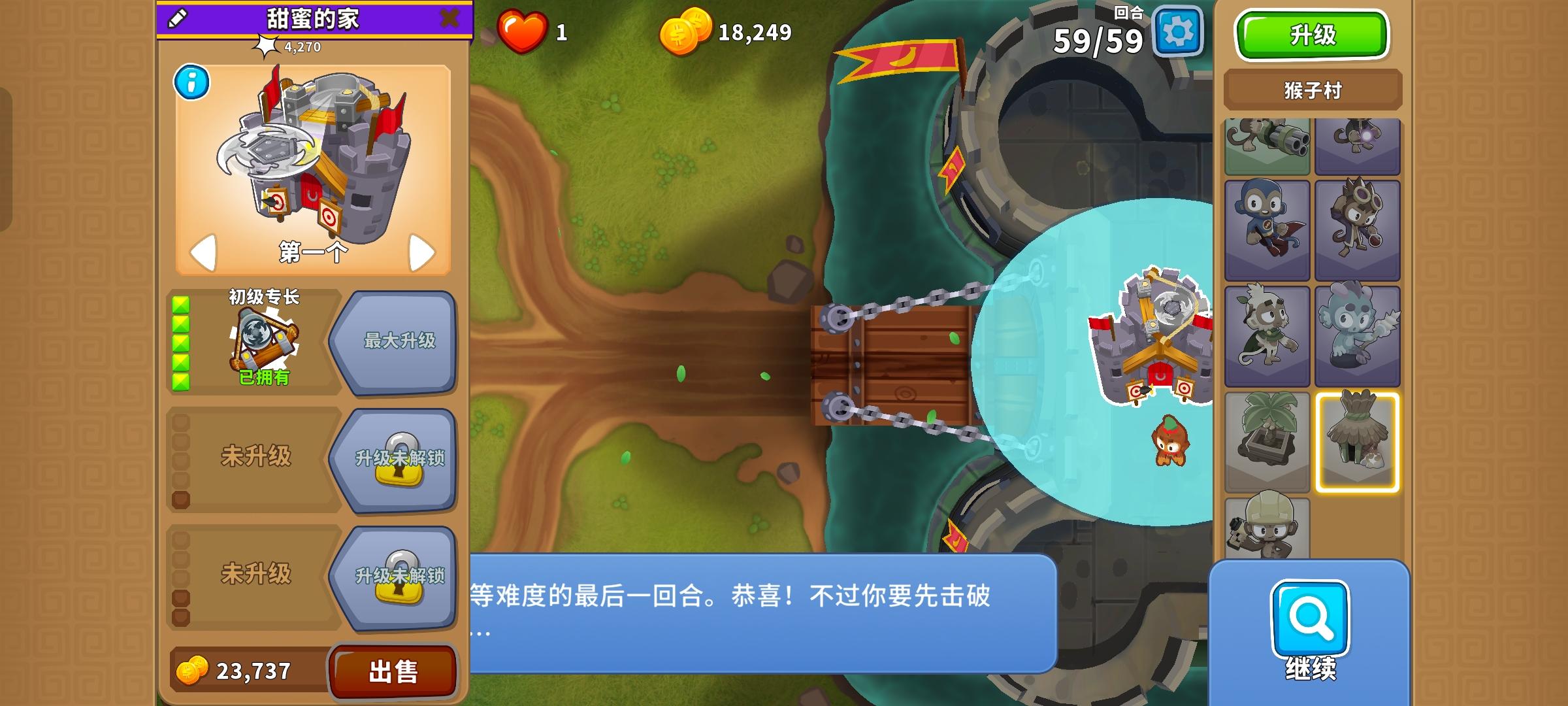
Task: Select the Wizard Monkey tower icon
Action: pos(1358,145)
